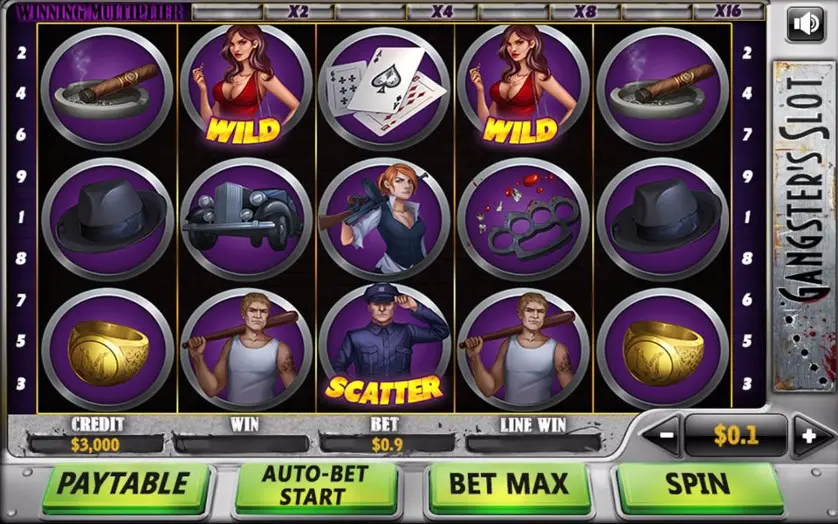
Task: Toggle the sound speaker icon
Action: [x=805, y=24]
